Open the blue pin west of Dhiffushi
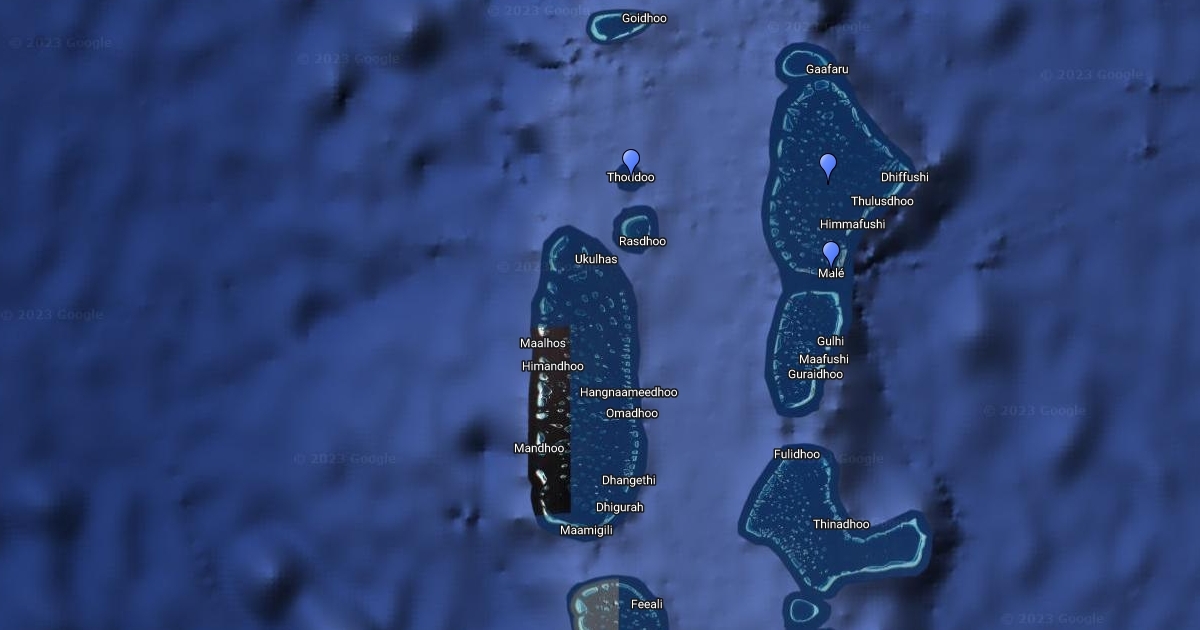 pyautogui.click(x=828, y=166)
